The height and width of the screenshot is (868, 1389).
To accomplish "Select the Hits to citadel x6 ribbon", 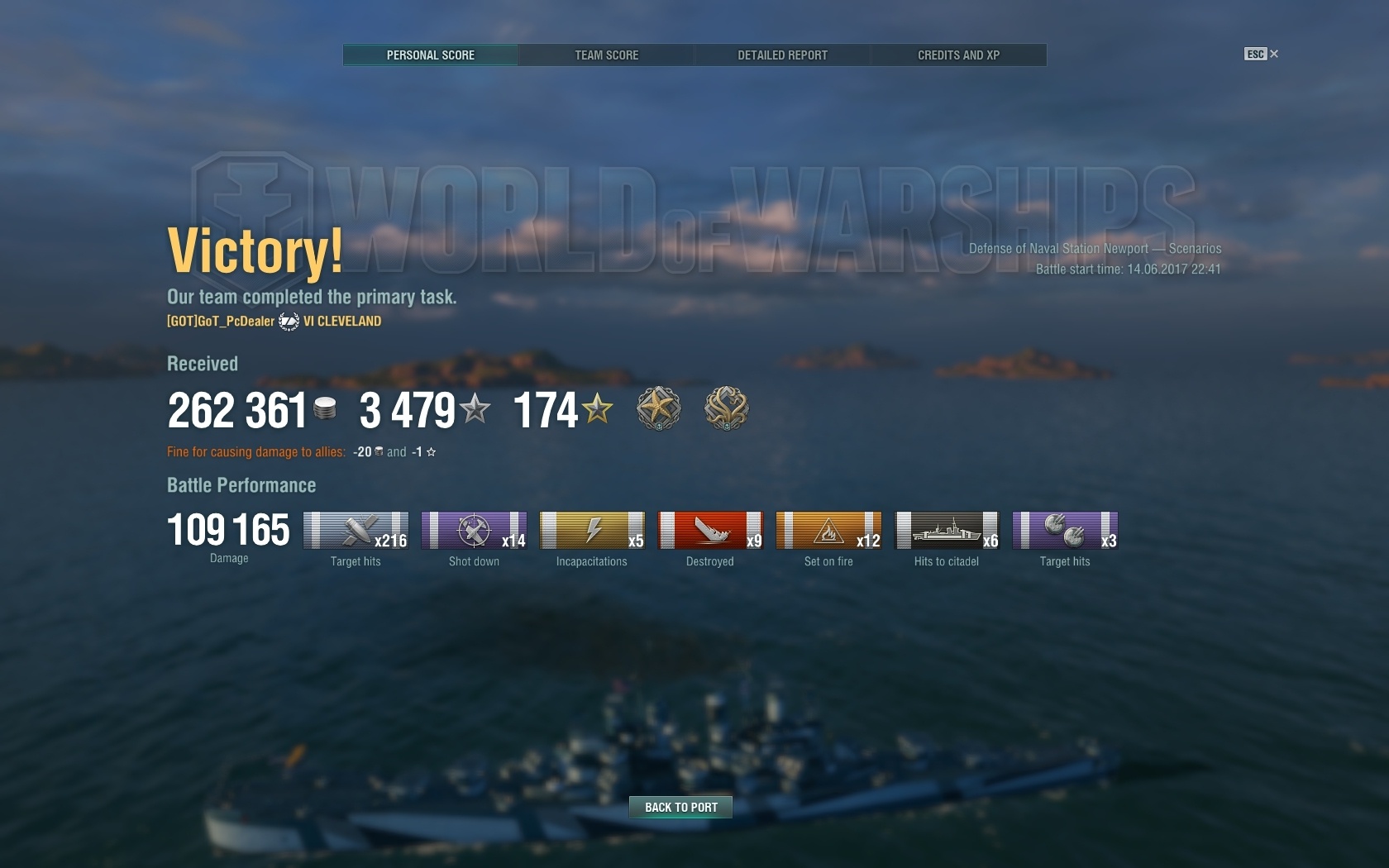I will (x=947, y=531).
